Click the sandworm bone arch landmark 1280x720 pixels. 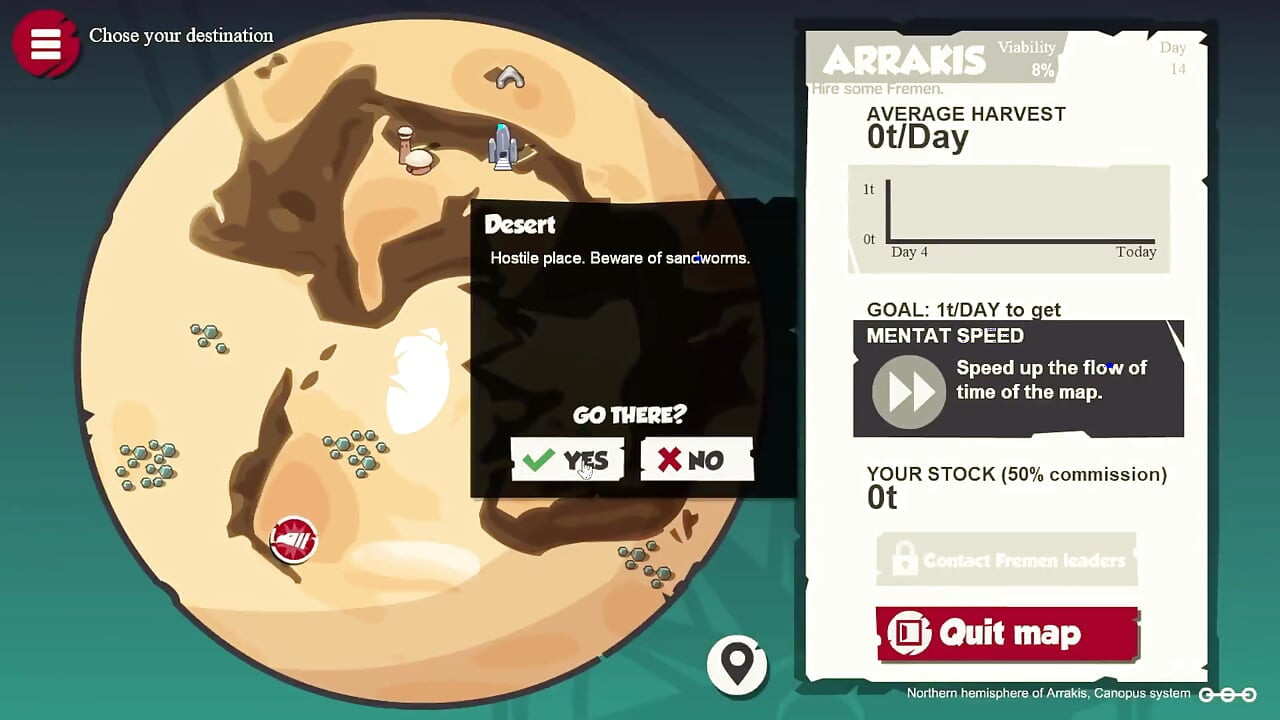(509, 75)
